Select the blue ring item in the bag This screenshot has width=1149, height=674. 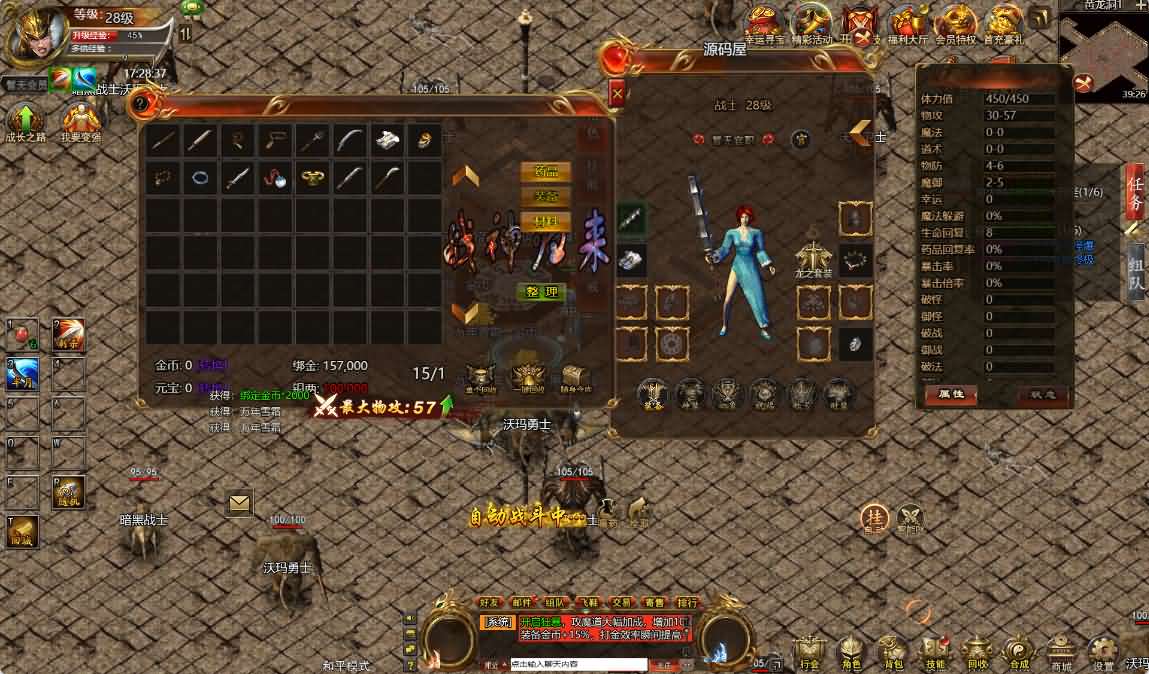coord(200,178)
